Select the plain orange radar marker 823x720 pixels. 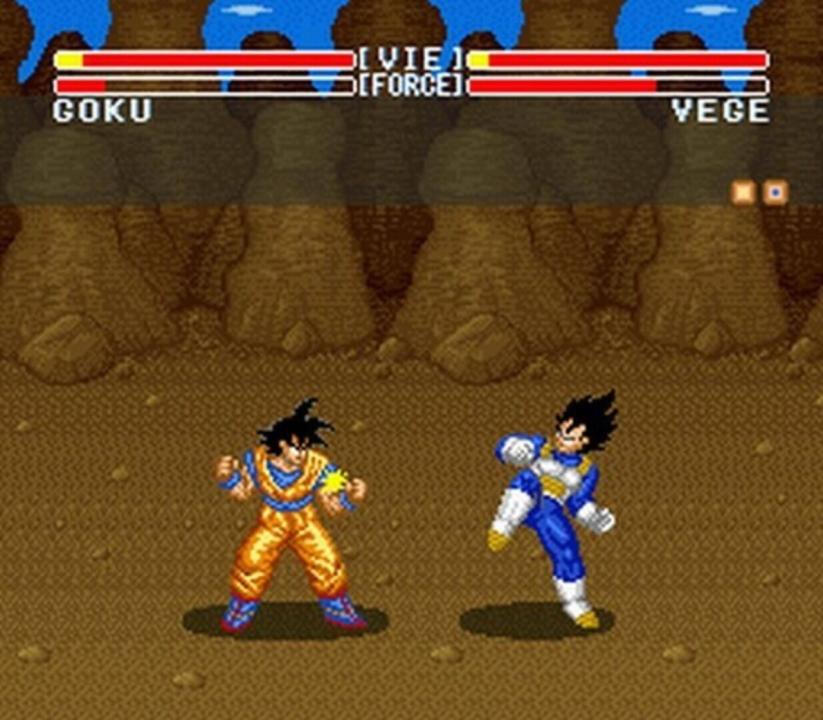743,192
